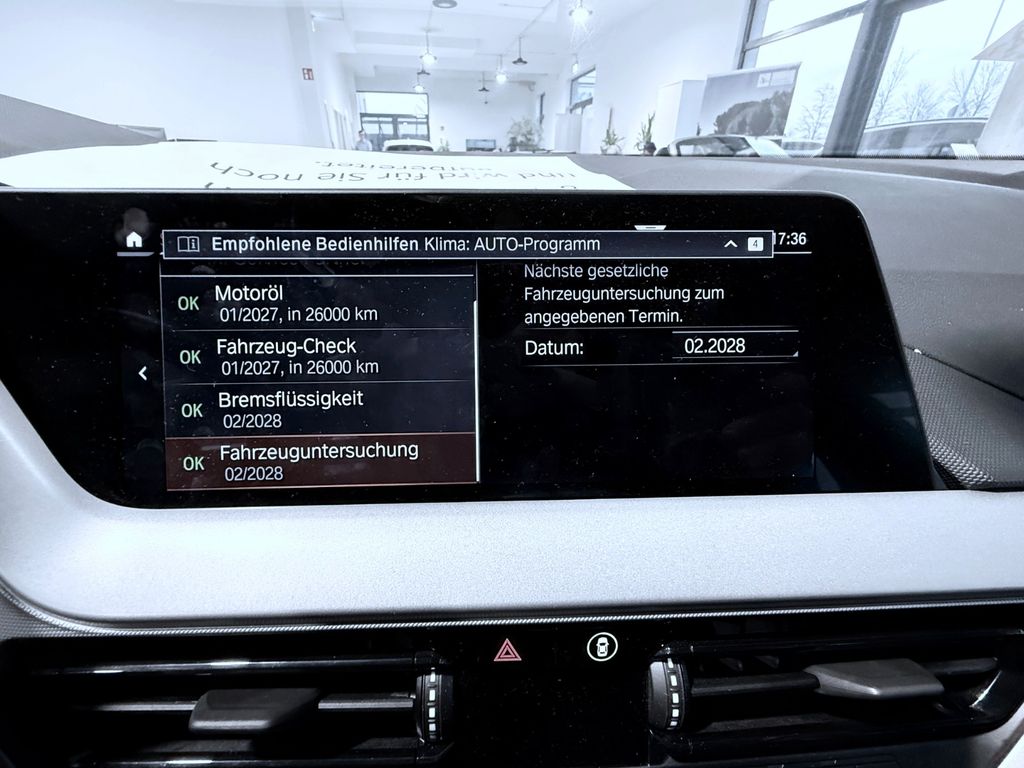This screenshot has height=768, width=1024.
Task: Tap the home icon
Action: click(134, 239)
